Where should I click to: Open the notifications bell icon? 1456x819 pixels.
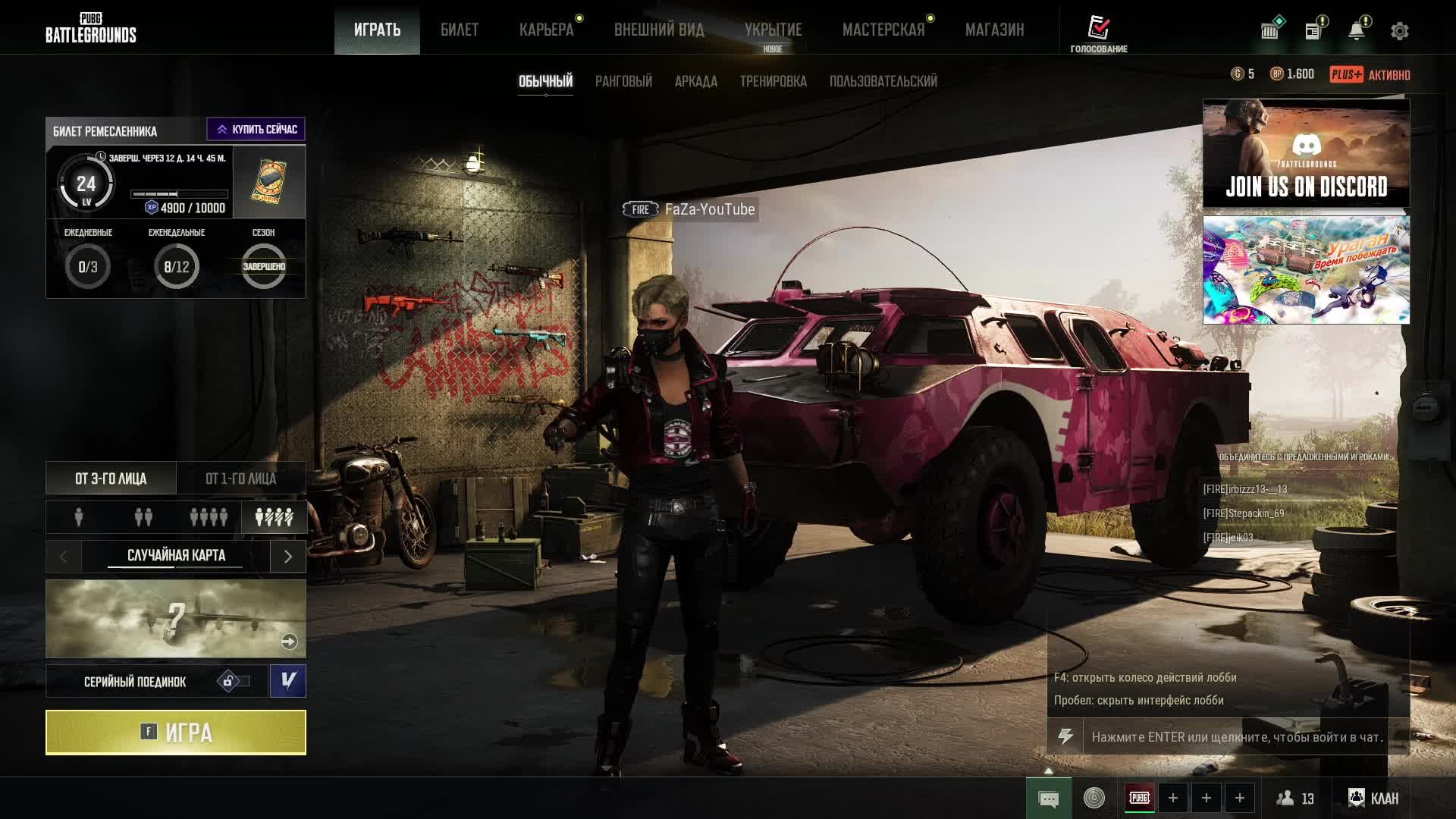(x=1356, y=31)
